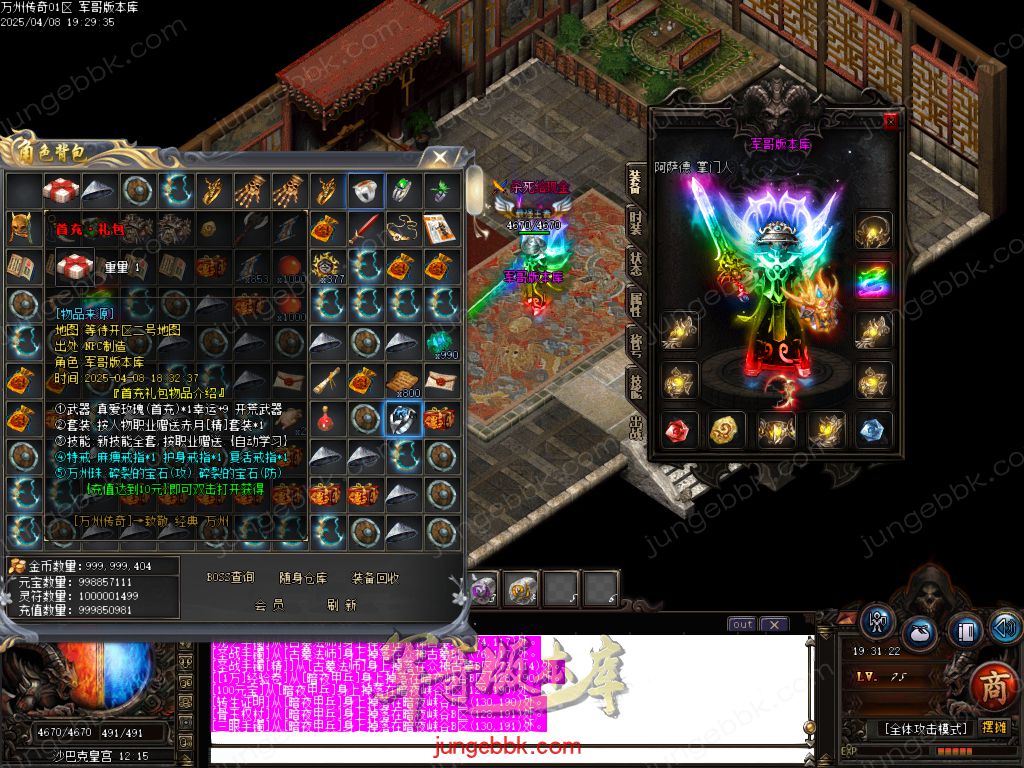1024x768 pixels.
Task: Click the 刷新 refresh button in backpack
Action: (341, 605)
